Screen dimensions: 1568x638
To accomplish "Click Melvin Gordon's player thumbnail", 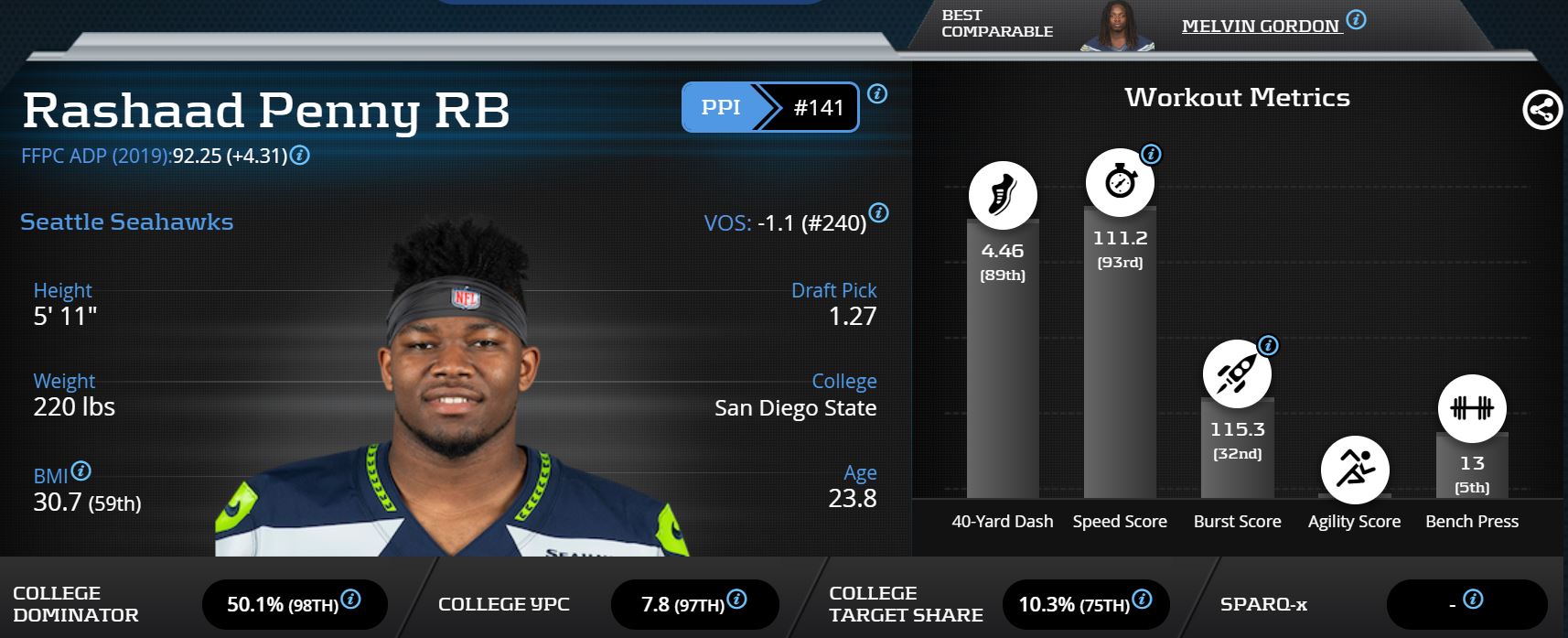I will pyautogui.click(x=1116, y=27).
